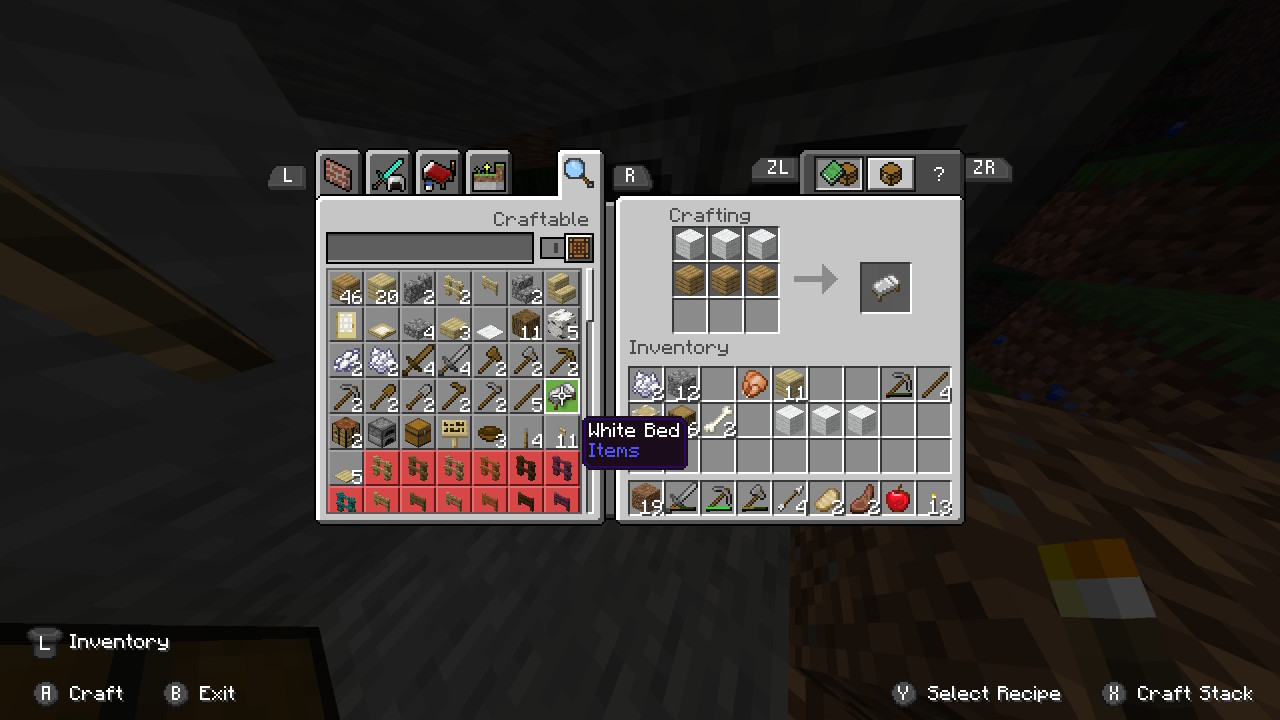Select the bread in the hotbar
The width and height of the screenshot is (1280, 720).
[x=826, y=497]
